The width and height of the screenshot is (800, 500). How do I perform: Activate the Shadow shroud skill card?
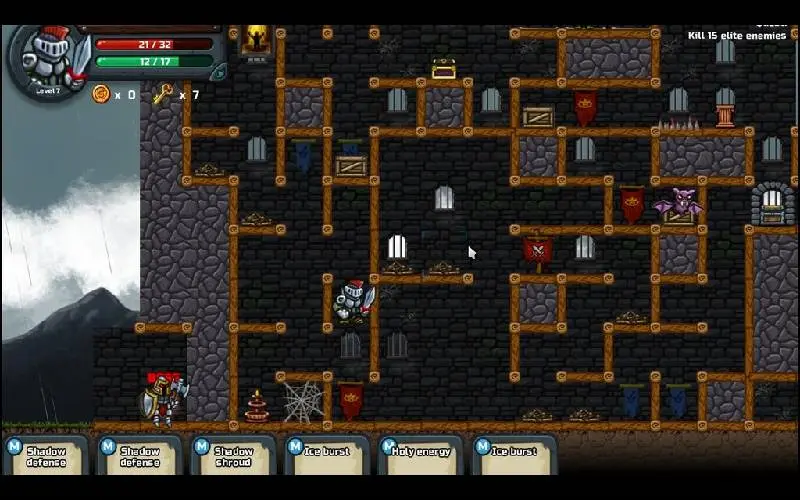[x=233, y=456]
